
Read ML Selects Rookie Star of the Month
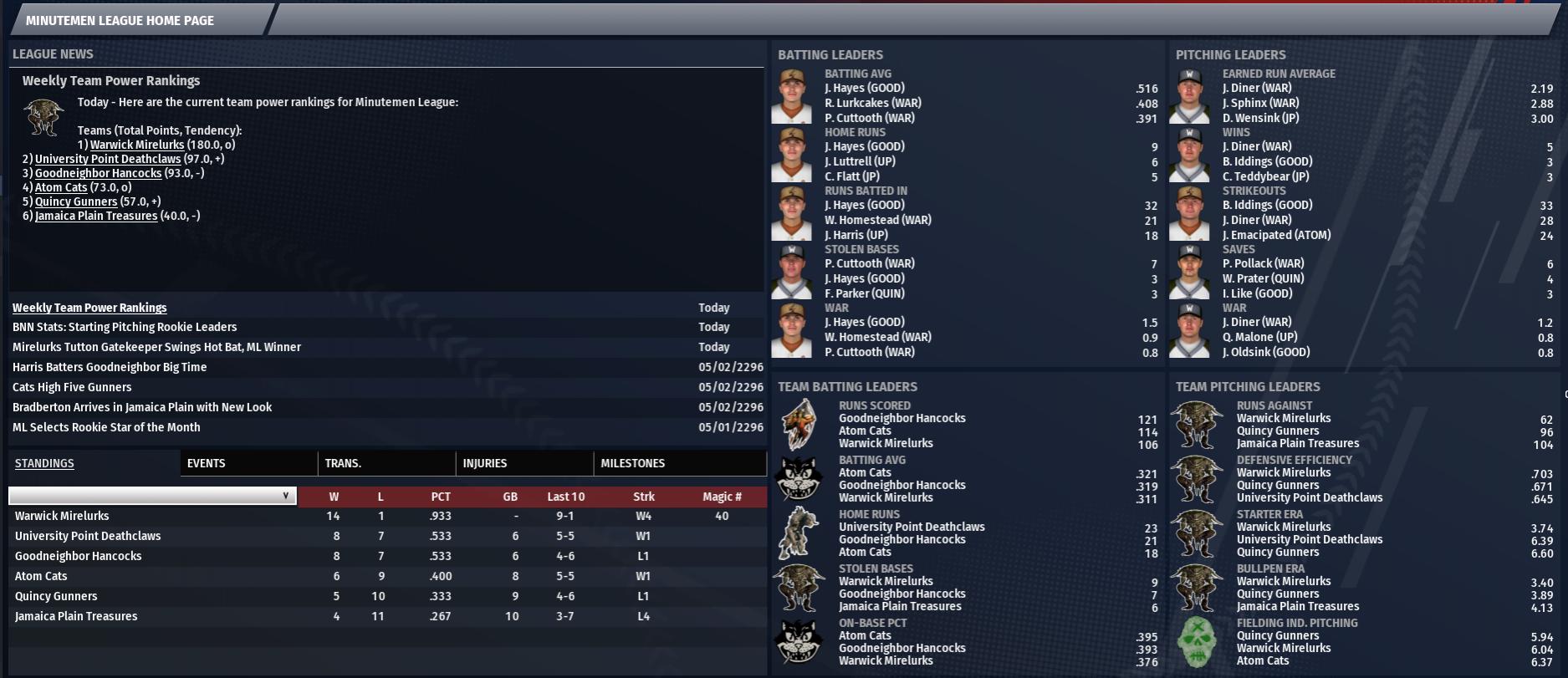105,427
